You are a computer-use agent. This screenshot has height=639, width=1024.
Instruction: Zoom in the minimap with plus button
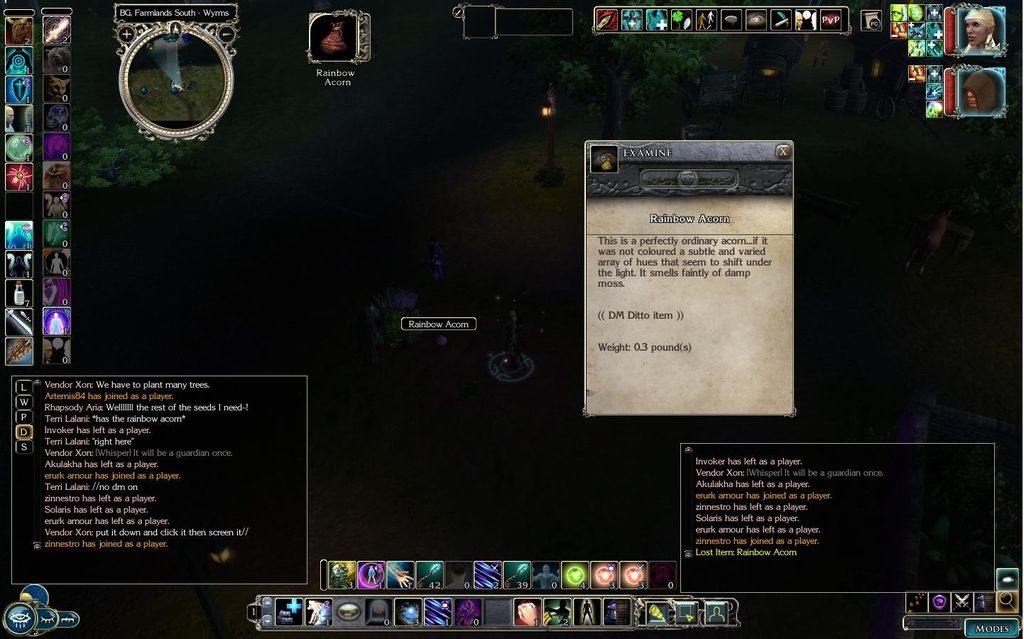127,34
